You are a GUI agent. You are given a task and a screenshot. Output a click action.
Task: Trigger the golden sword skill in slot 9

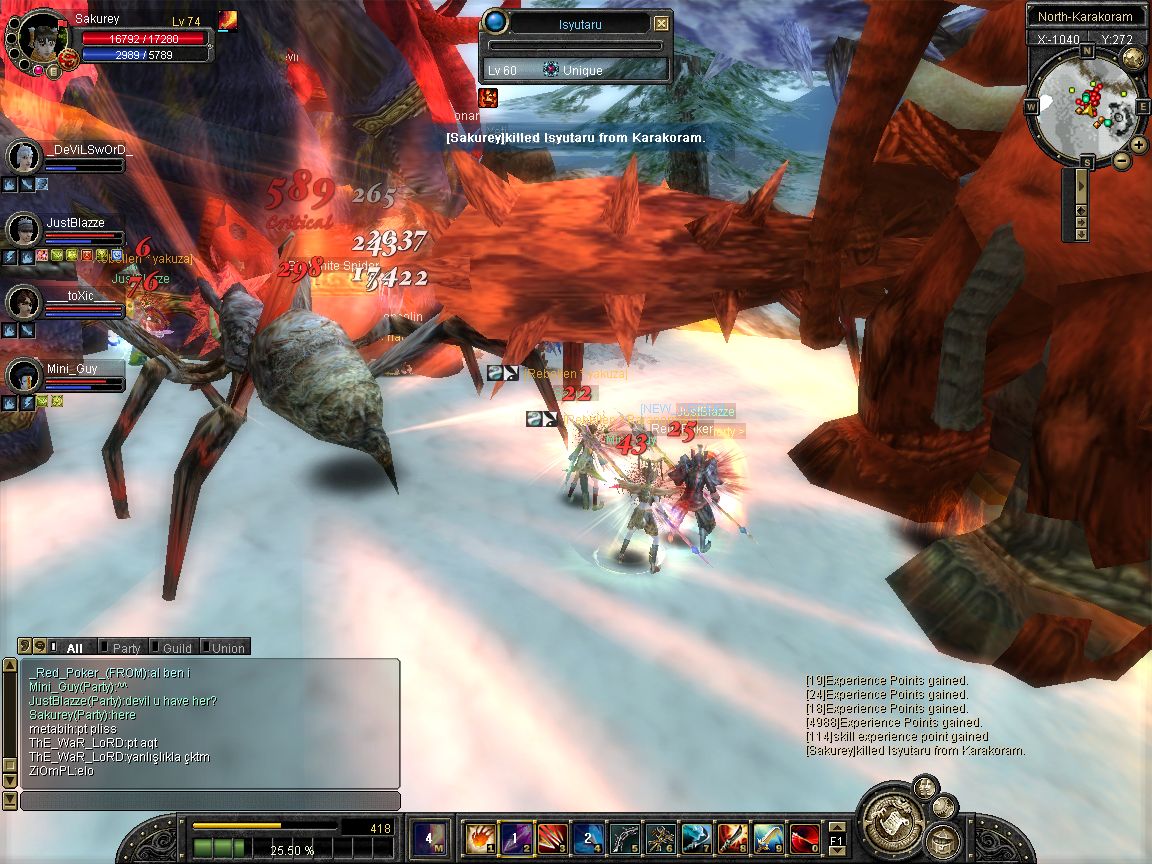768,837
